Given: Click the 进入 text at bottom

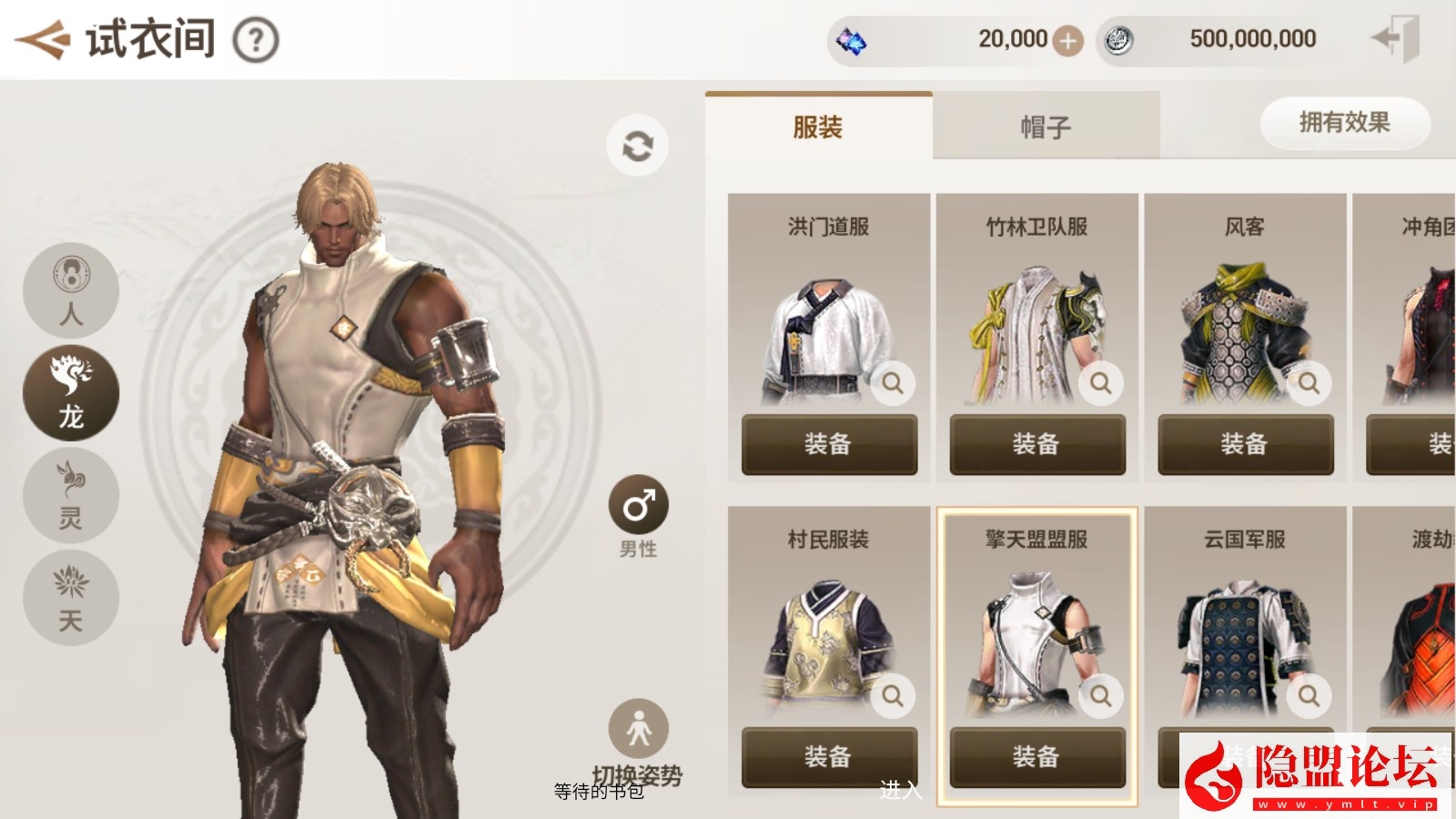Looking at the screenshot, I should [901, 791].
